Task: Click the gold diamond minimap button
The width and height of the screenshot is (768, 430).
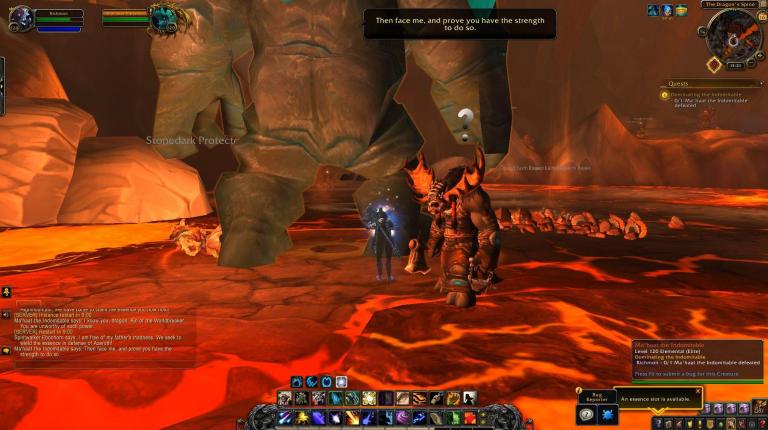Action: (713, 65)
